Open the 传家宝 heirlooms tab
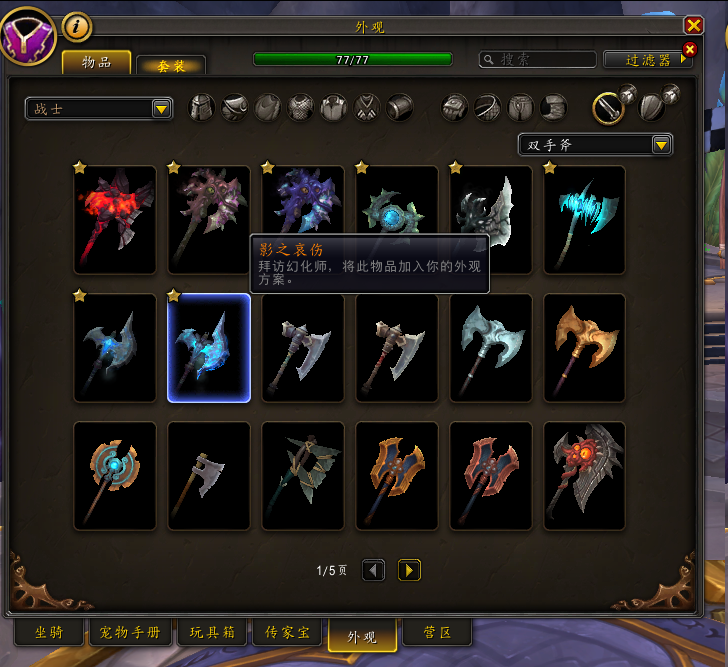This screenshot has width=728, height=667. (x=287, y=633)
